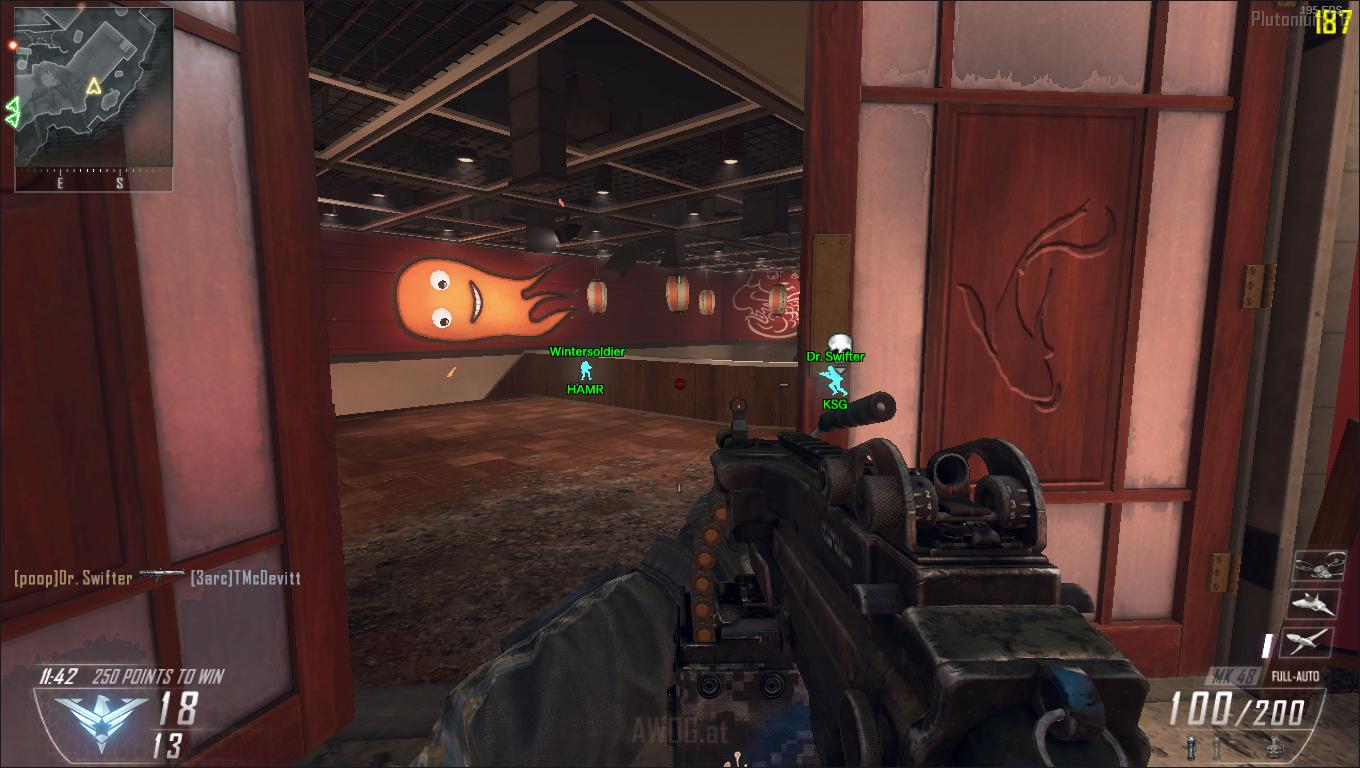Click the FULL-AUTO fire mode label

click(x=1295, y=676)
